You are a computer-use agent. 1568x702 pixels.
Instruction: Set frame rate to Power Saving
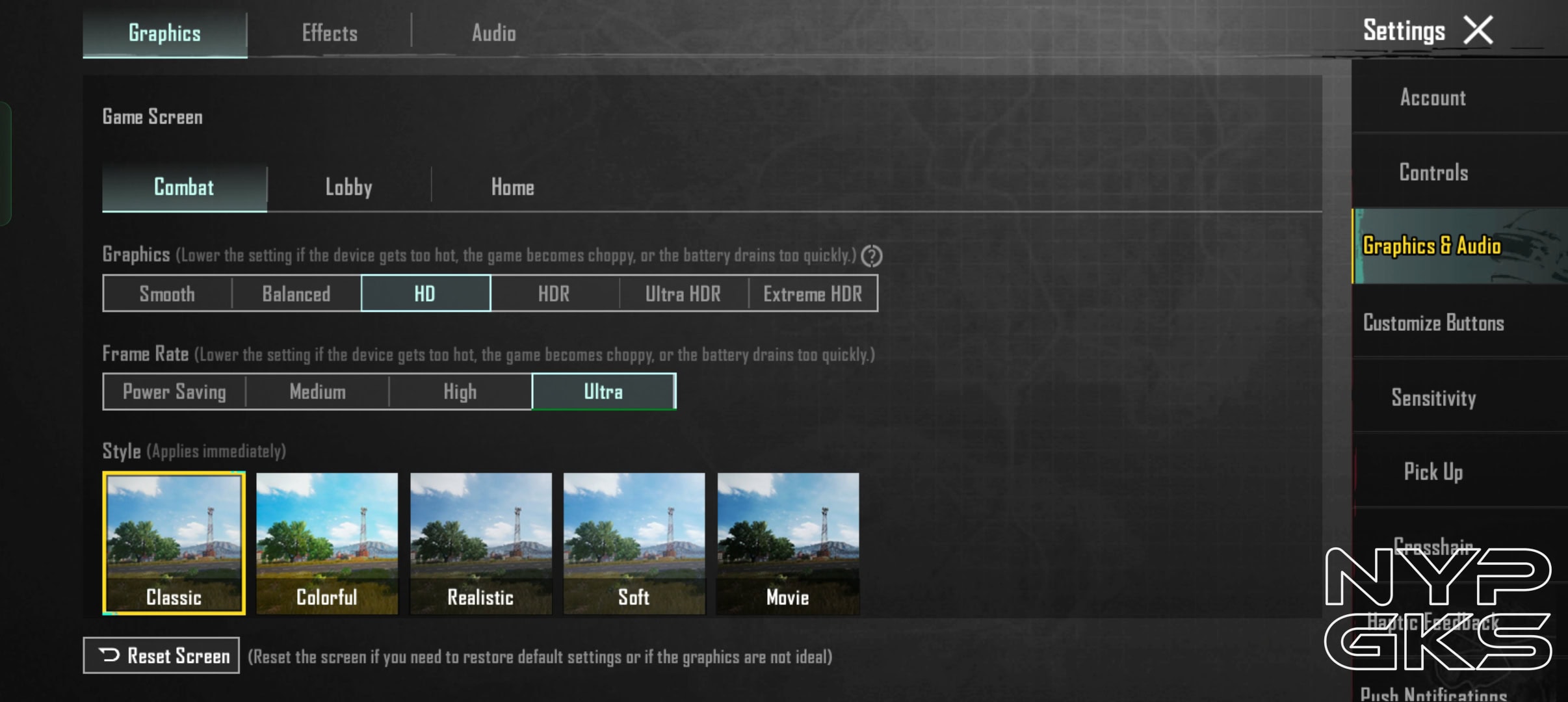tap(174, 392)
